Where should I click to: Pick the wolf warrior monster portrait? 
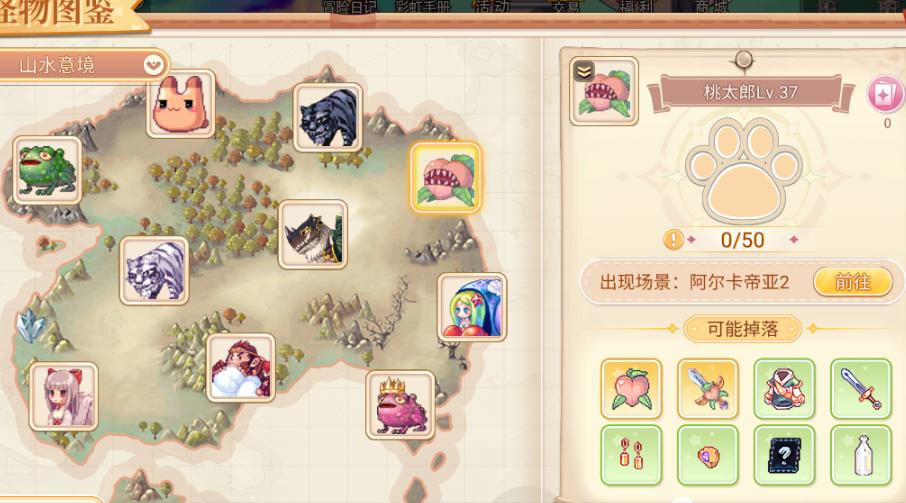(312, 234)
